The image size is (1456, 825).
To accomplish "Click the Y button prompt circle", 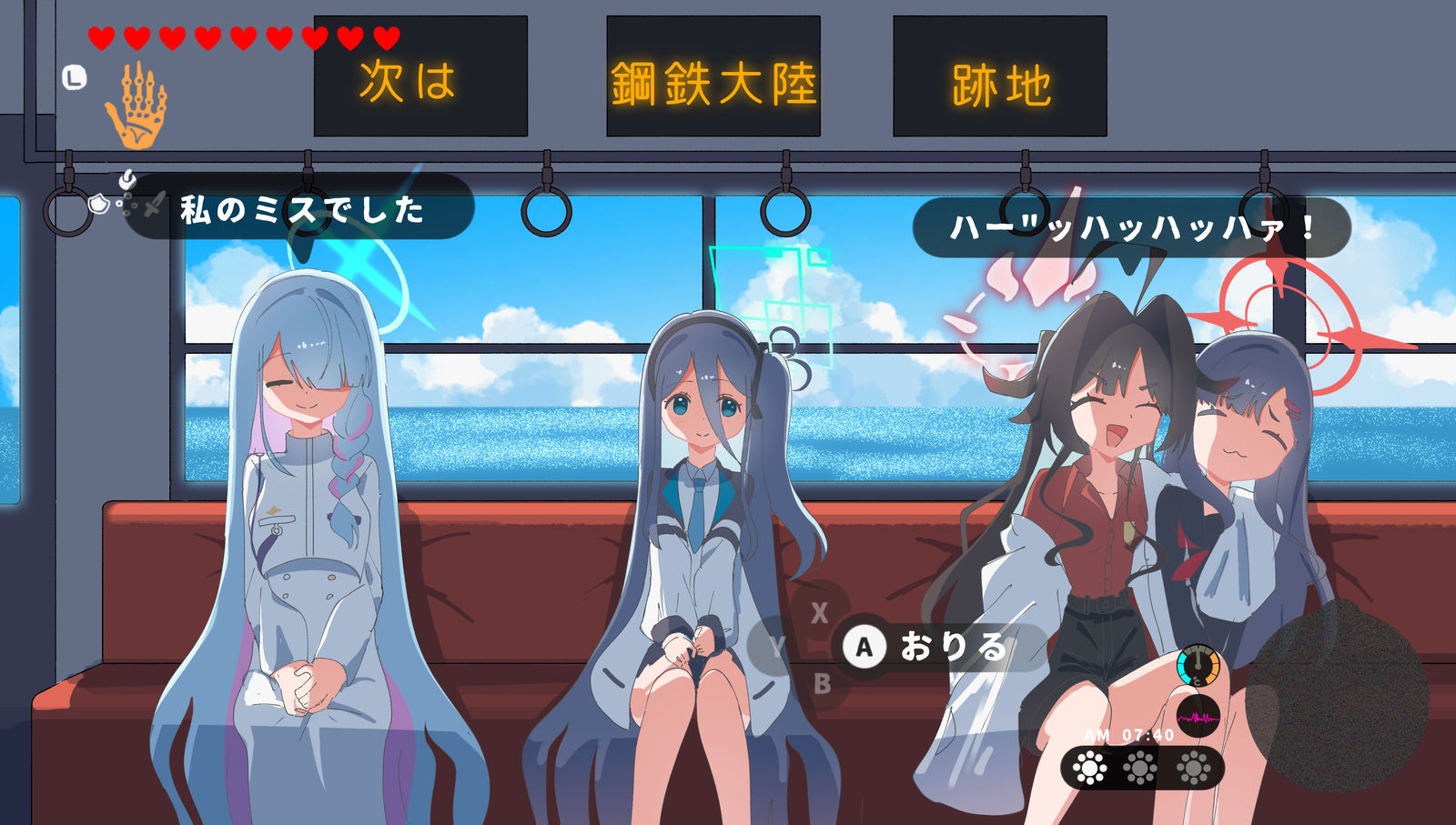I will [778, 648].
